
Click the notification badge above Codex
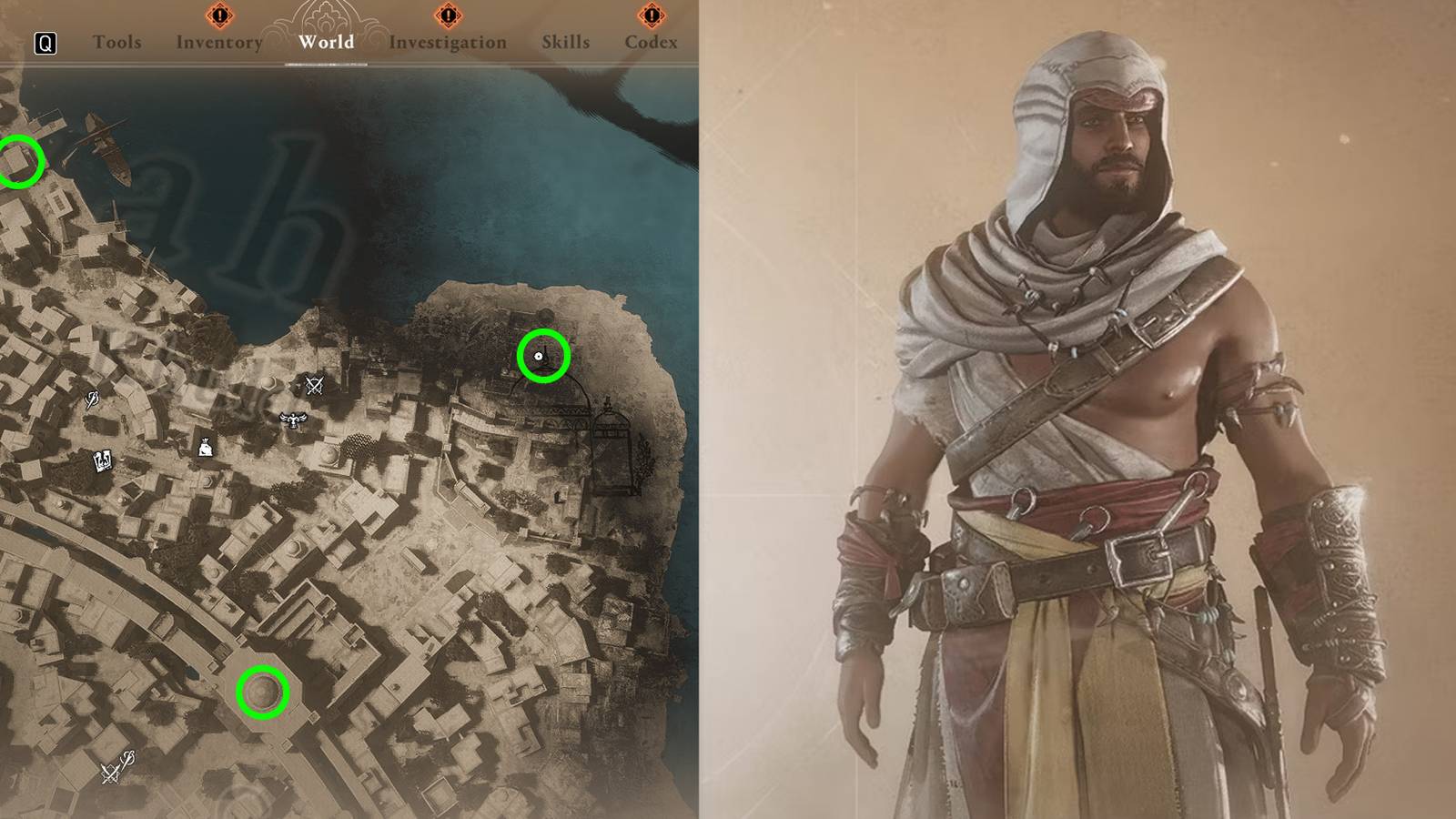[652, 14]
